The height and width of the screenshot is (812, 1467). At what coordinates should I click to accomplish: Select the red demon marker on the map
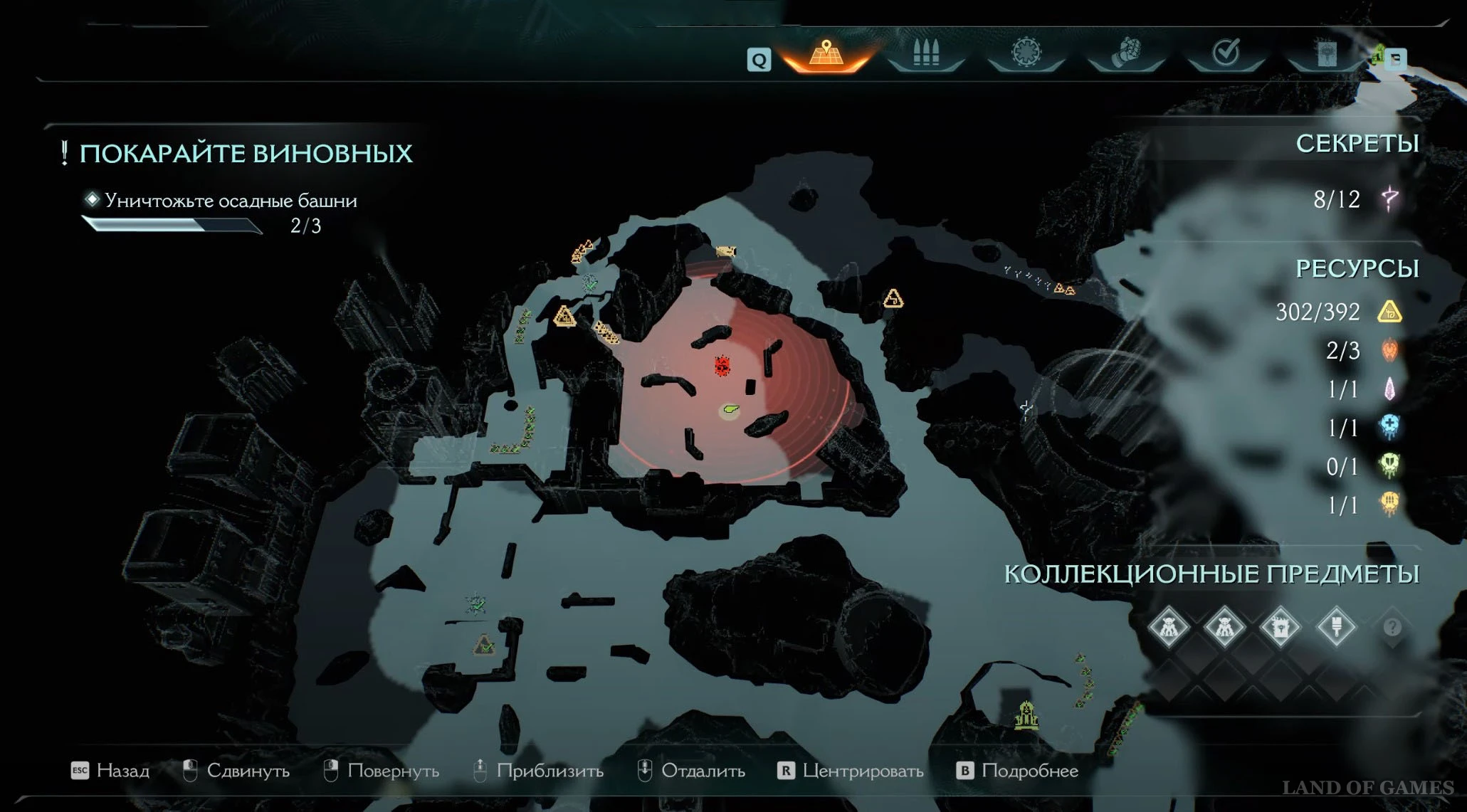coord(722,366)
